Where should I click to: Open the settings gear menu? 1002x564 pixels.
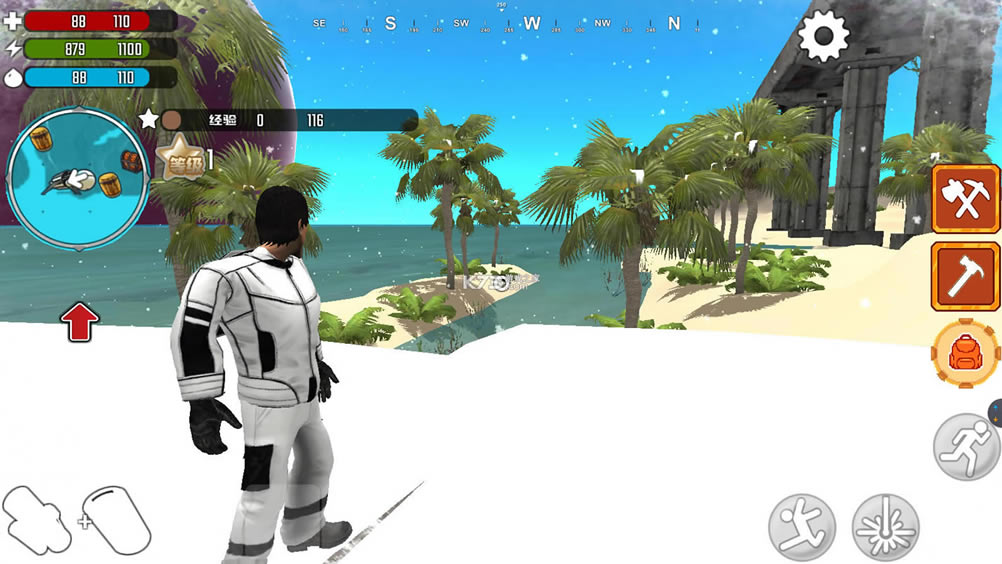pos(824,36)
